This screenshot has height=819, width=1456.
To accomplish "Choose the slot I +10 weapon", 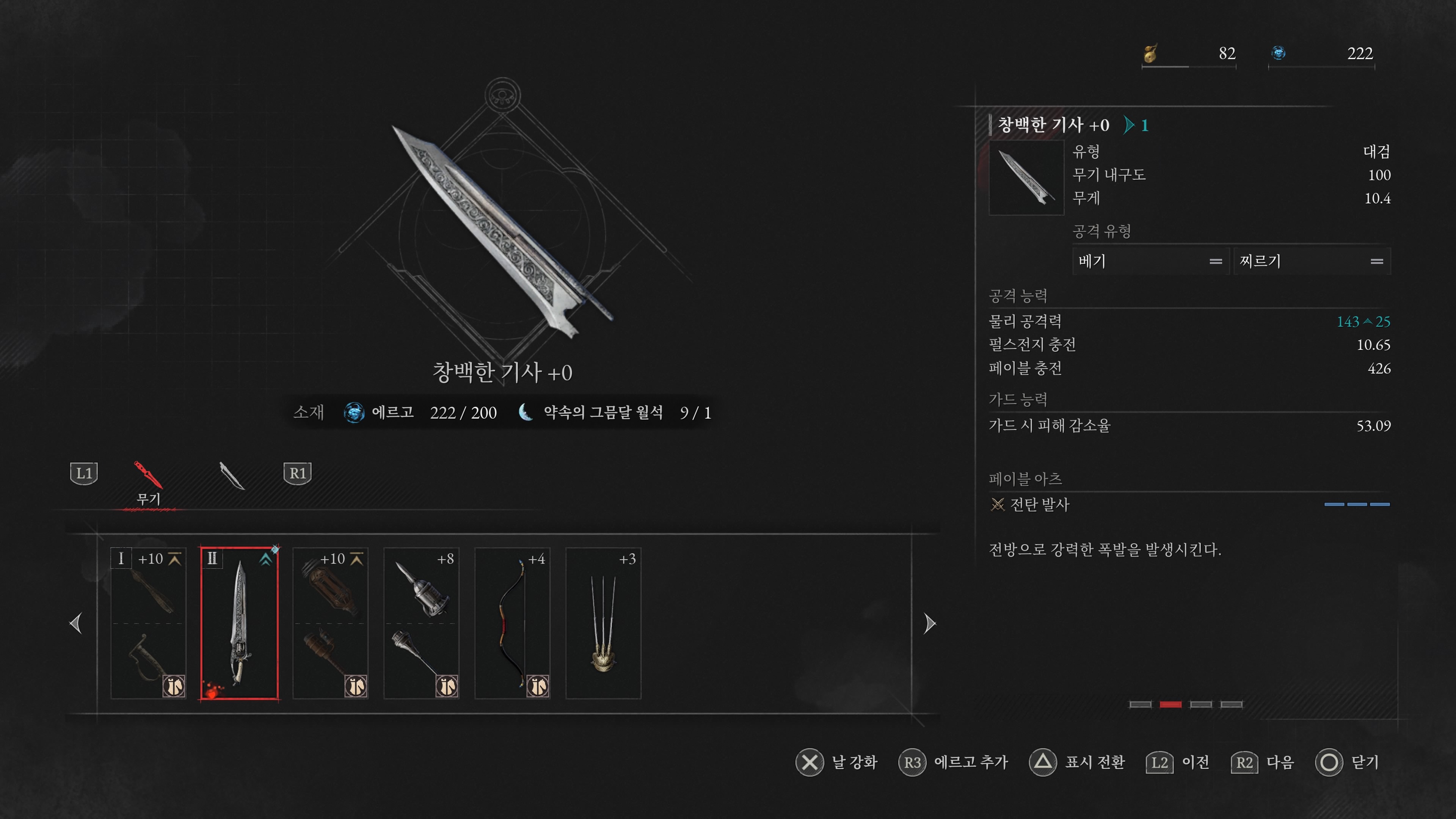I will tap(148, 623).
